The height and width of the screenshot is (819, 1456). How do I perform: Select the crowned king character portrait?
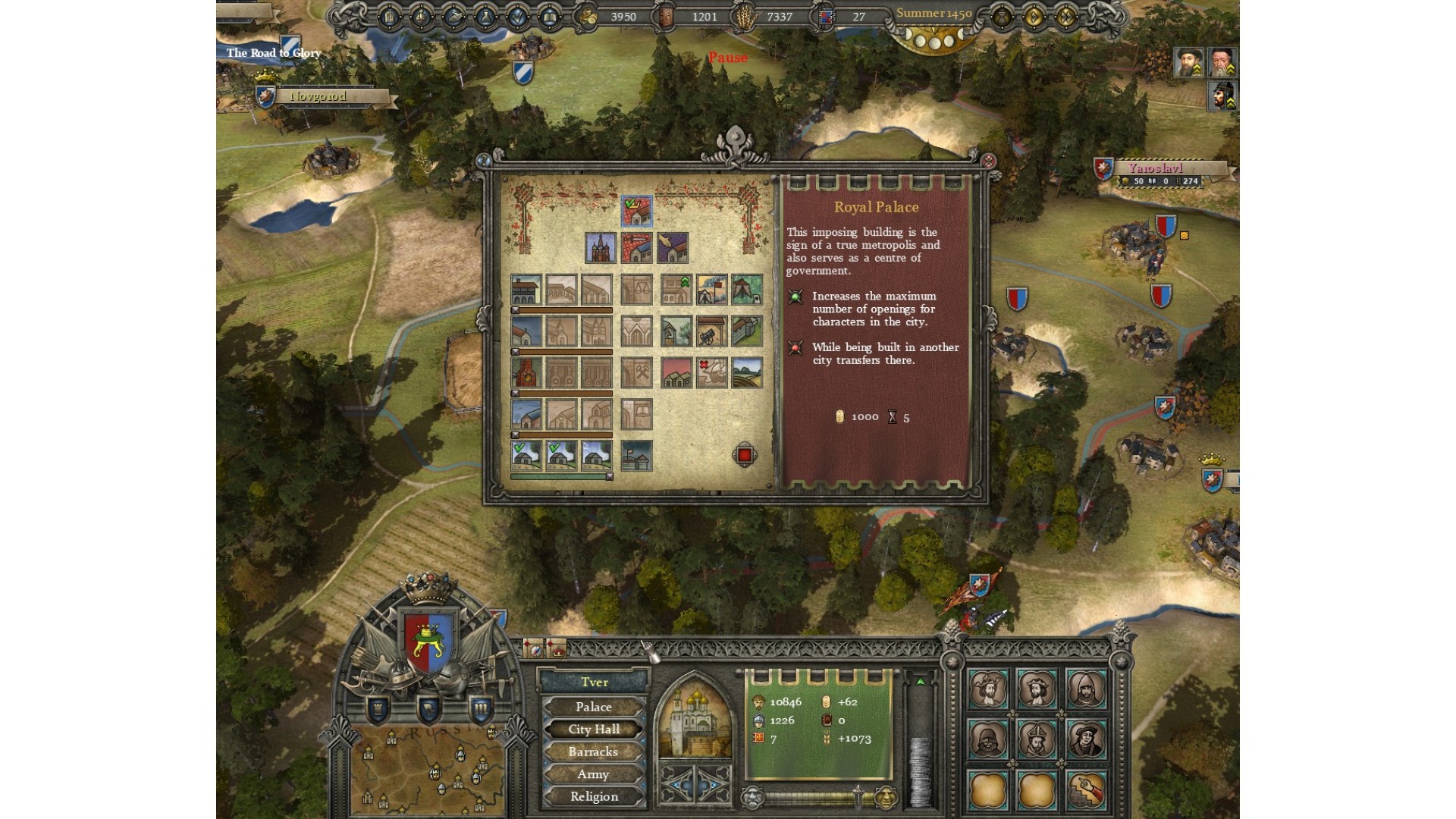tap(987, 689)
